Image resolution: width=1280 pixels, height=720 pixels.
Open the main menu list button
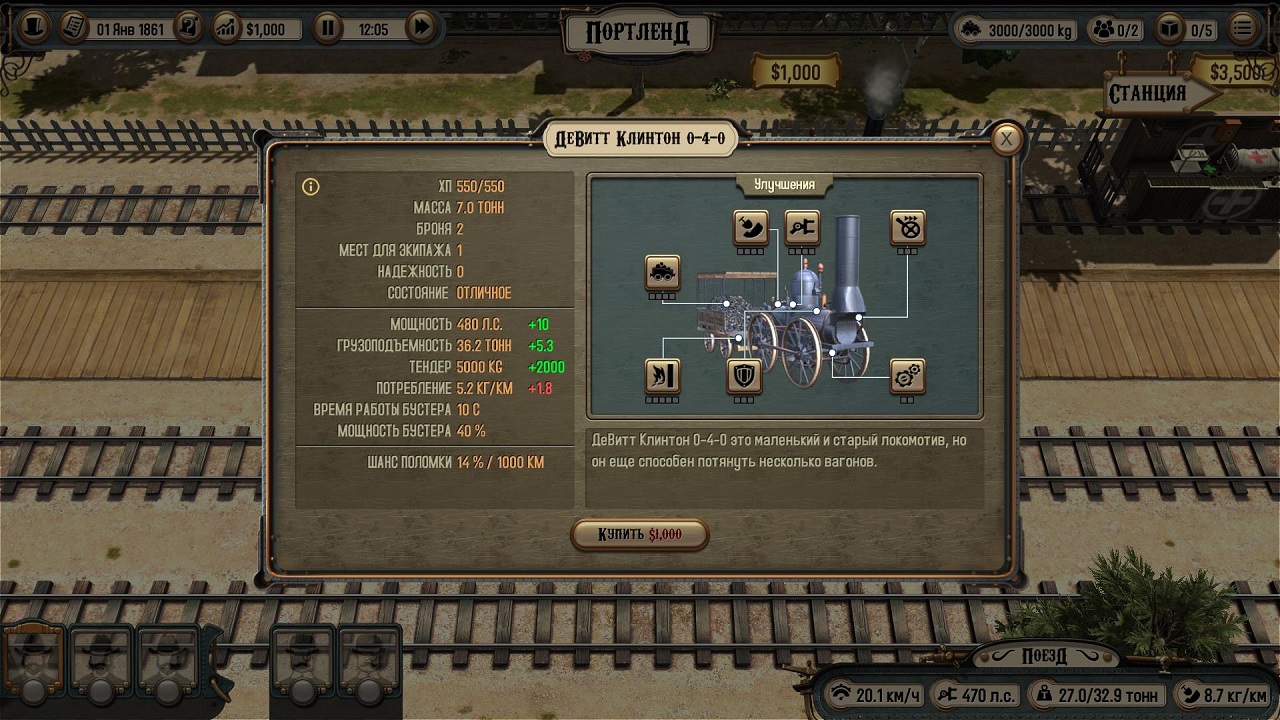[x=1243, y=28]
